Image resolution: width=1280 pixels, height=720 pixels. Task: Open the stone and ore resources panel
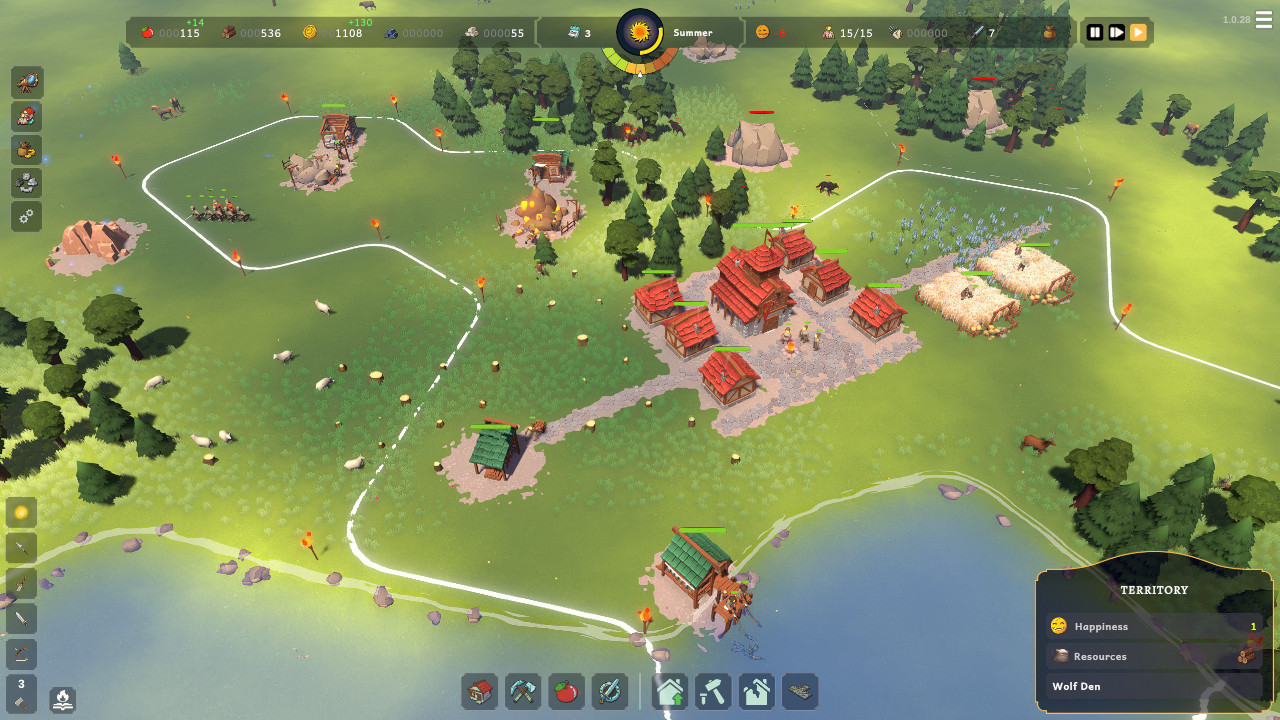coord(27,183)
